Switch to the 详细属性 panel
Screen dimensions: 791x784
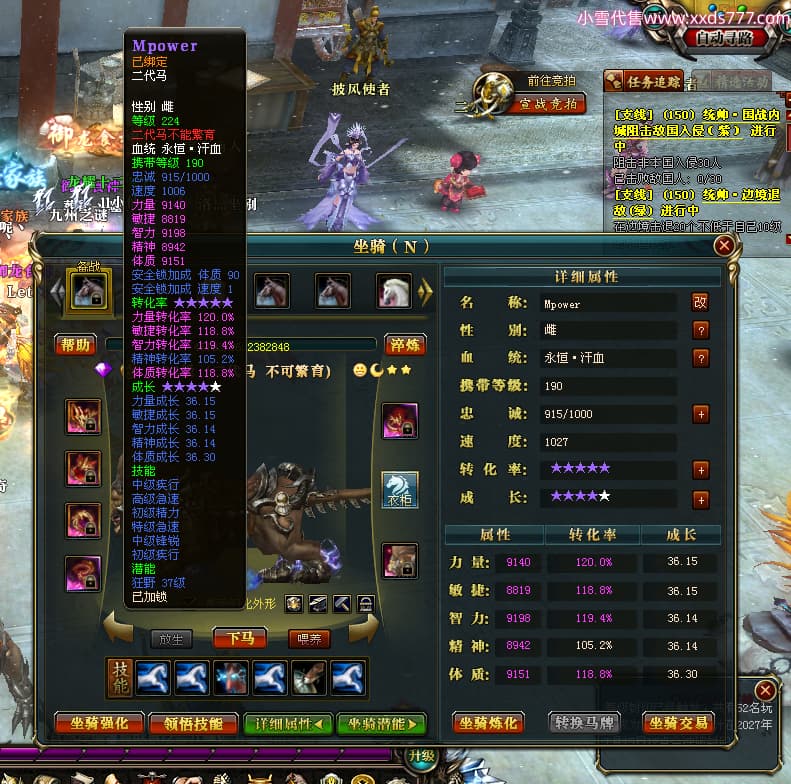point(289,723)
